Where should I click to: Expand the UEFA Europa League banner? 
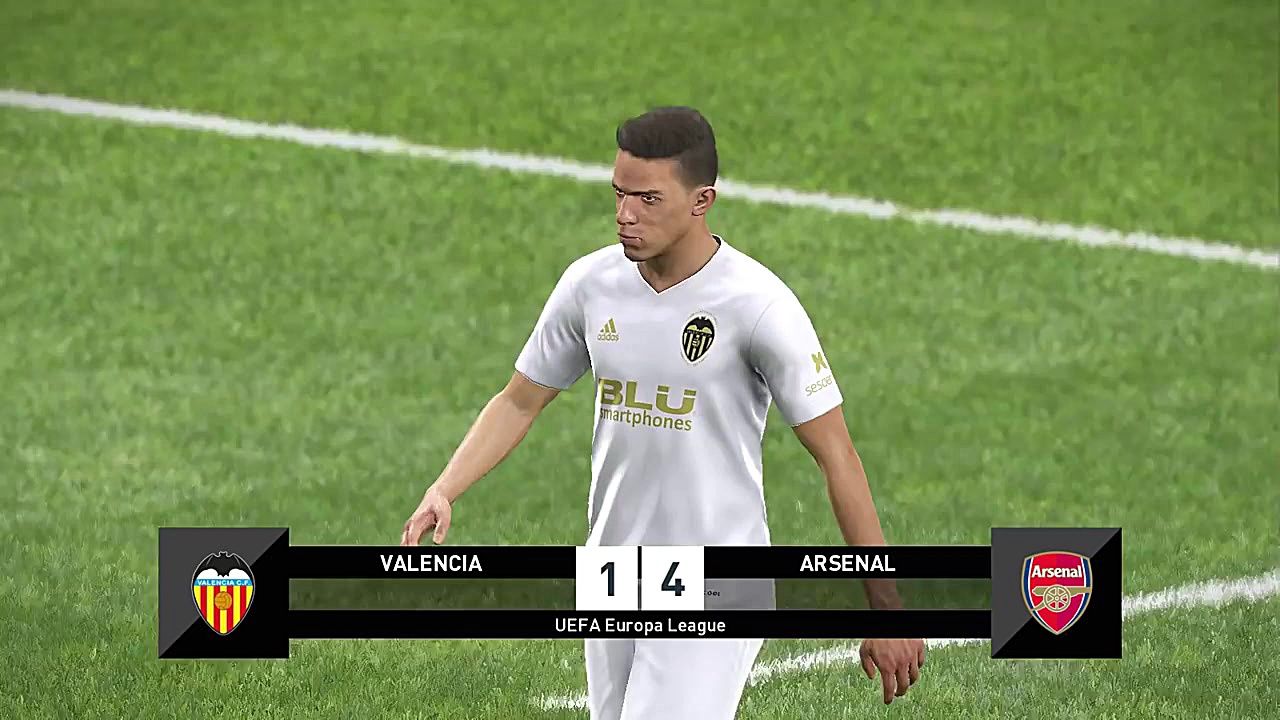pyautogui.click(x=640, y=625)
